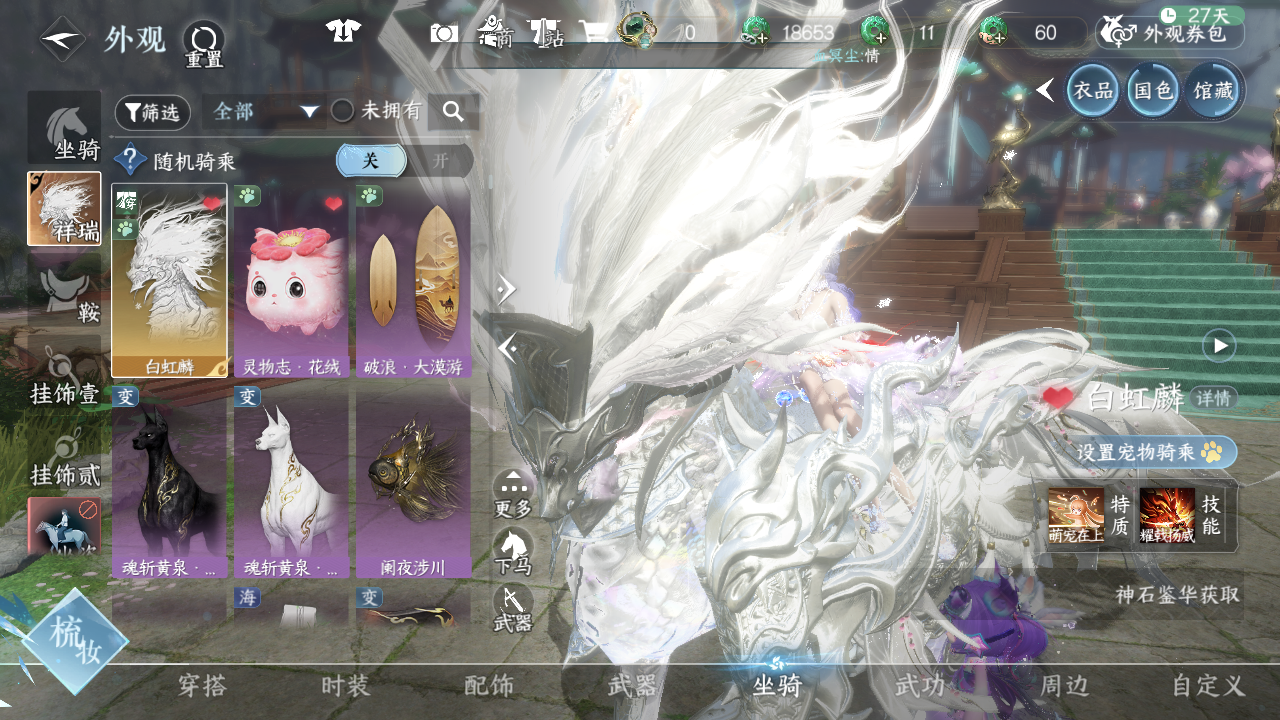This screenshot has height=720, width=1280.
Task: View 详情 details for 白虹麟
Action: 1214,398
